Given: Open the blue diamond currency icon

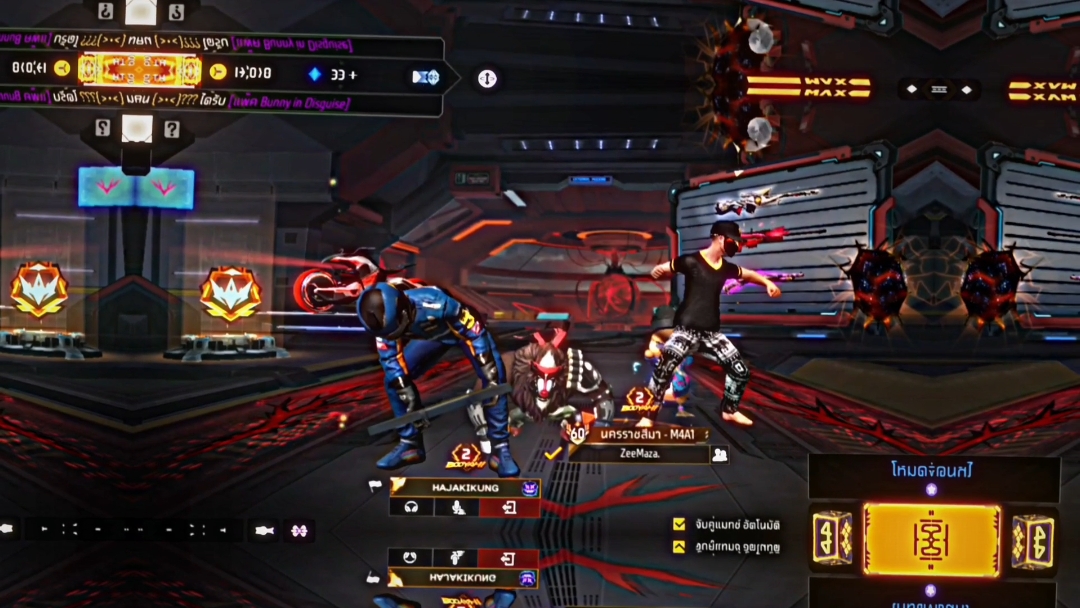Looking at the screenshot, I should (x=315, y=74).
